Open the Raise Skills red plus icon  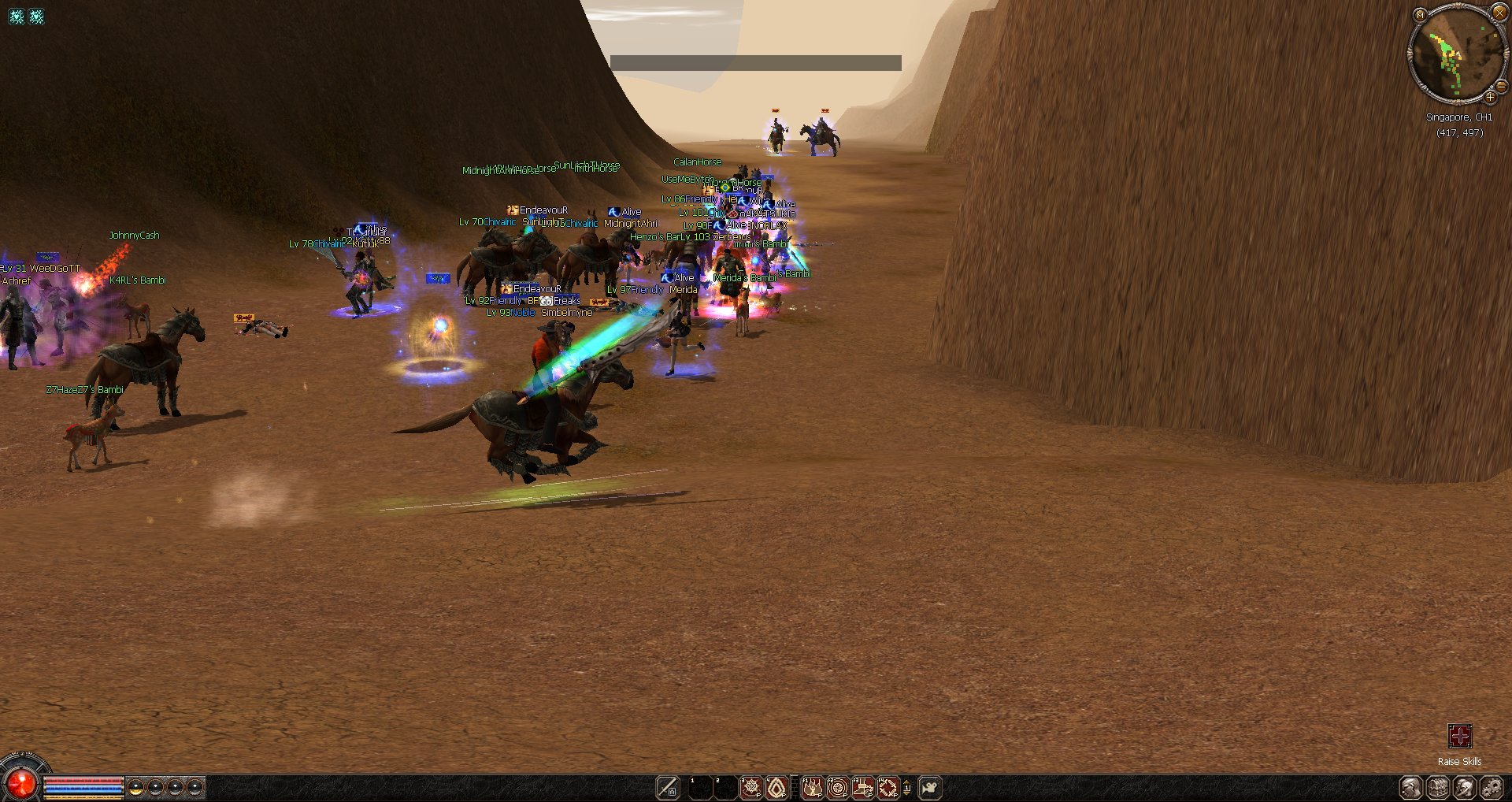point(1459,736)
